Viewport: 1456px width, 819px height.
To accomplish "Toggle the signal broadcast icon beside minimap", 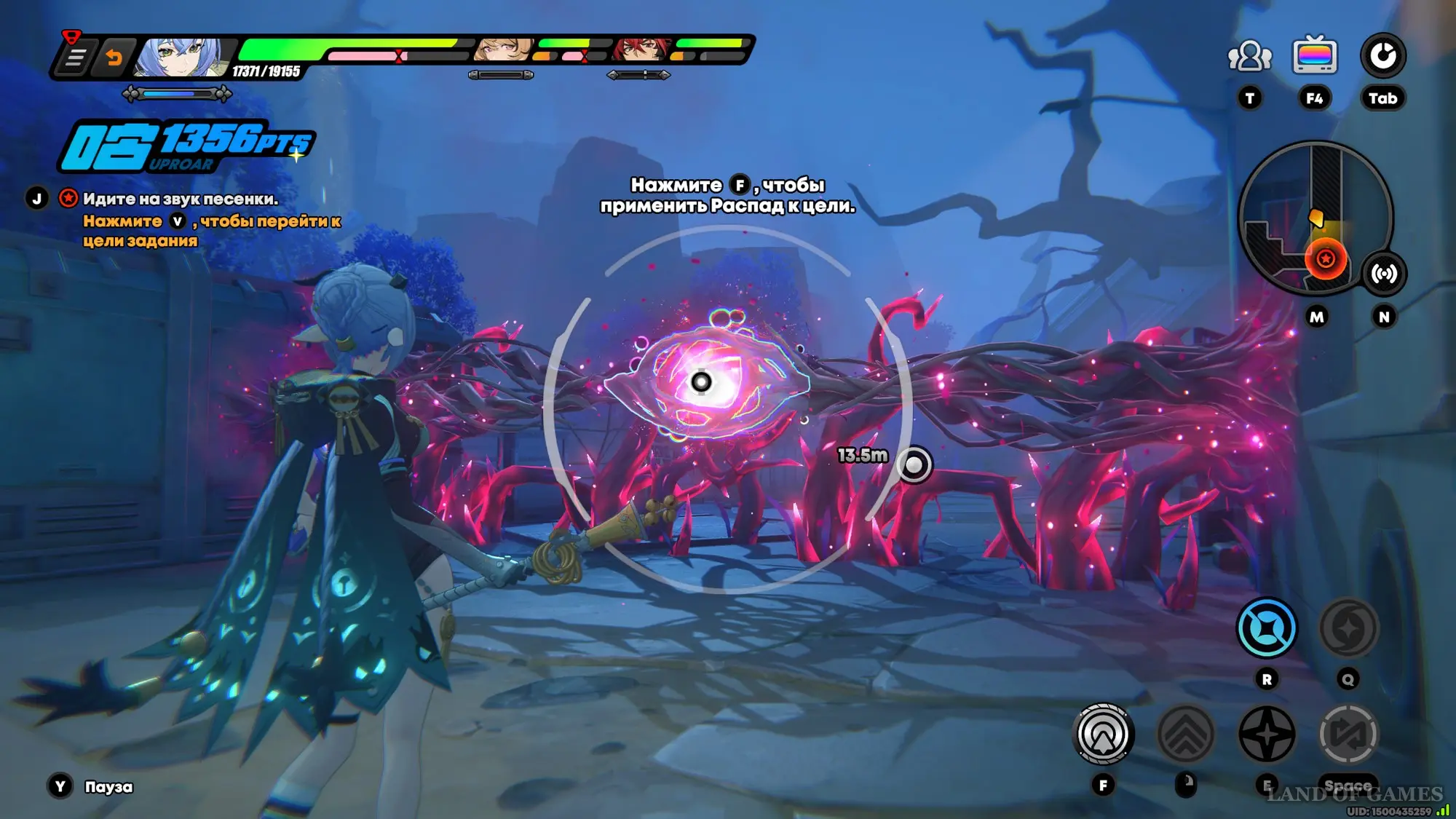I will pos(1383,274).
